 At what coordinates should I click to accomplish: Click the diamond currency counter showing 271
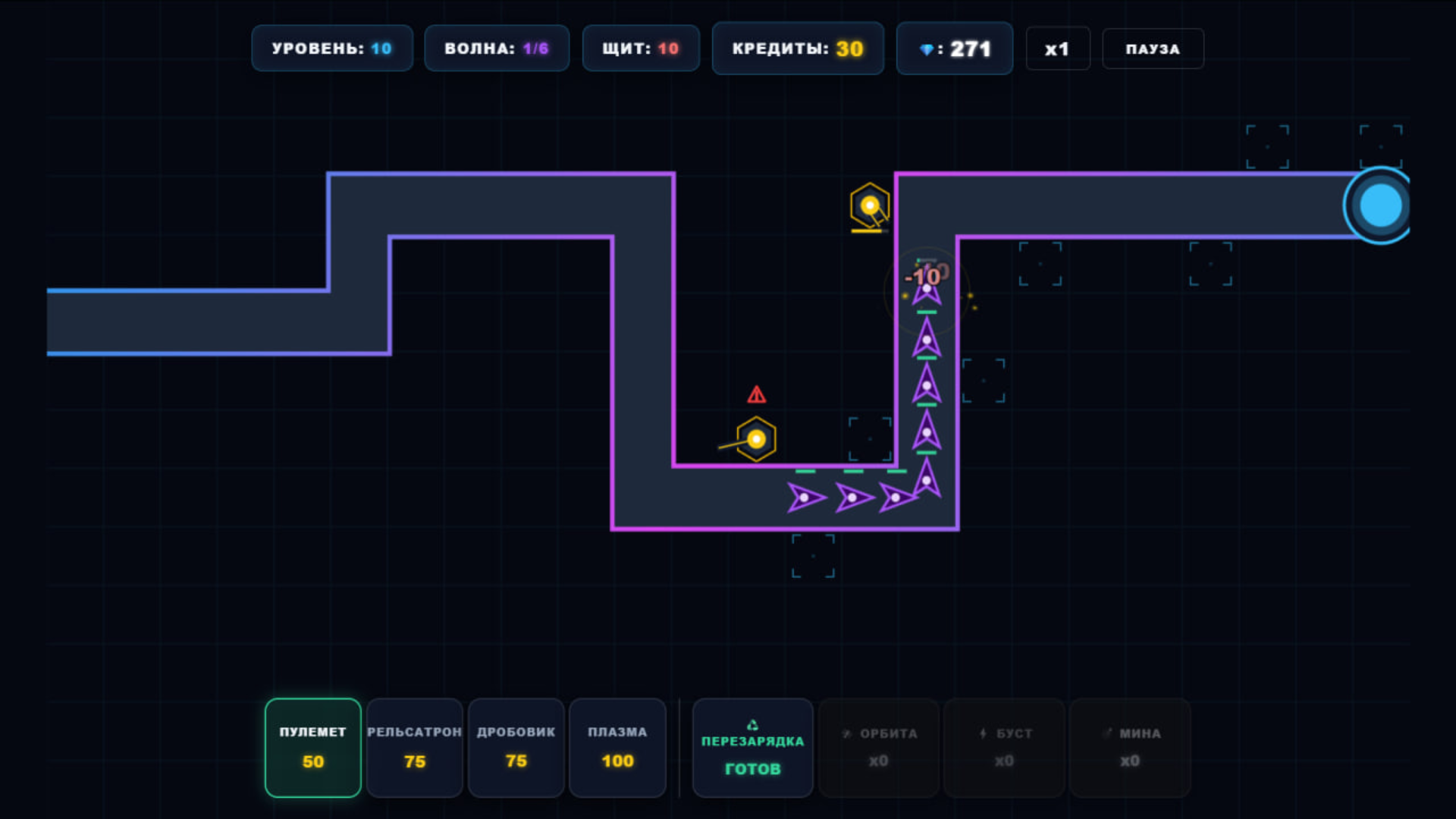[x=954, y=48]
